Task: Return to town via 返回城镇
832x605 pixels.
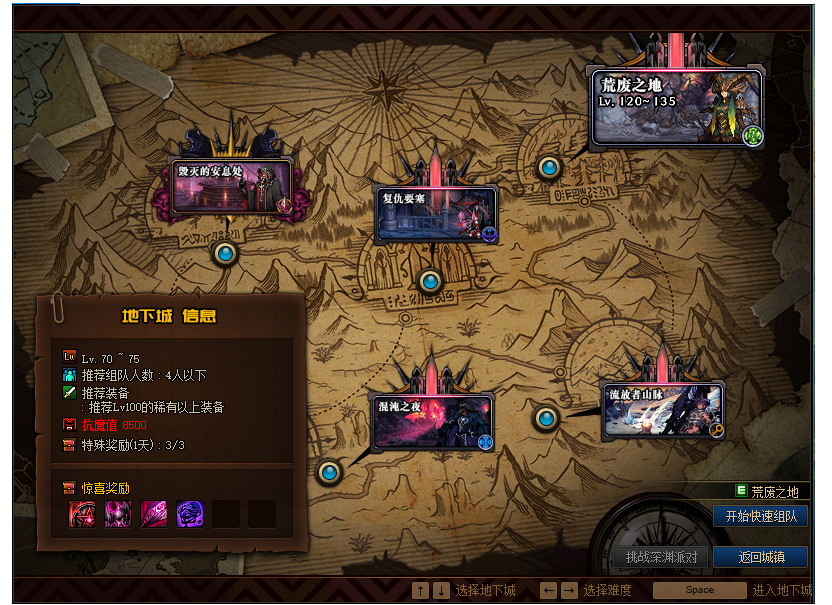Action: coord(760,557)
